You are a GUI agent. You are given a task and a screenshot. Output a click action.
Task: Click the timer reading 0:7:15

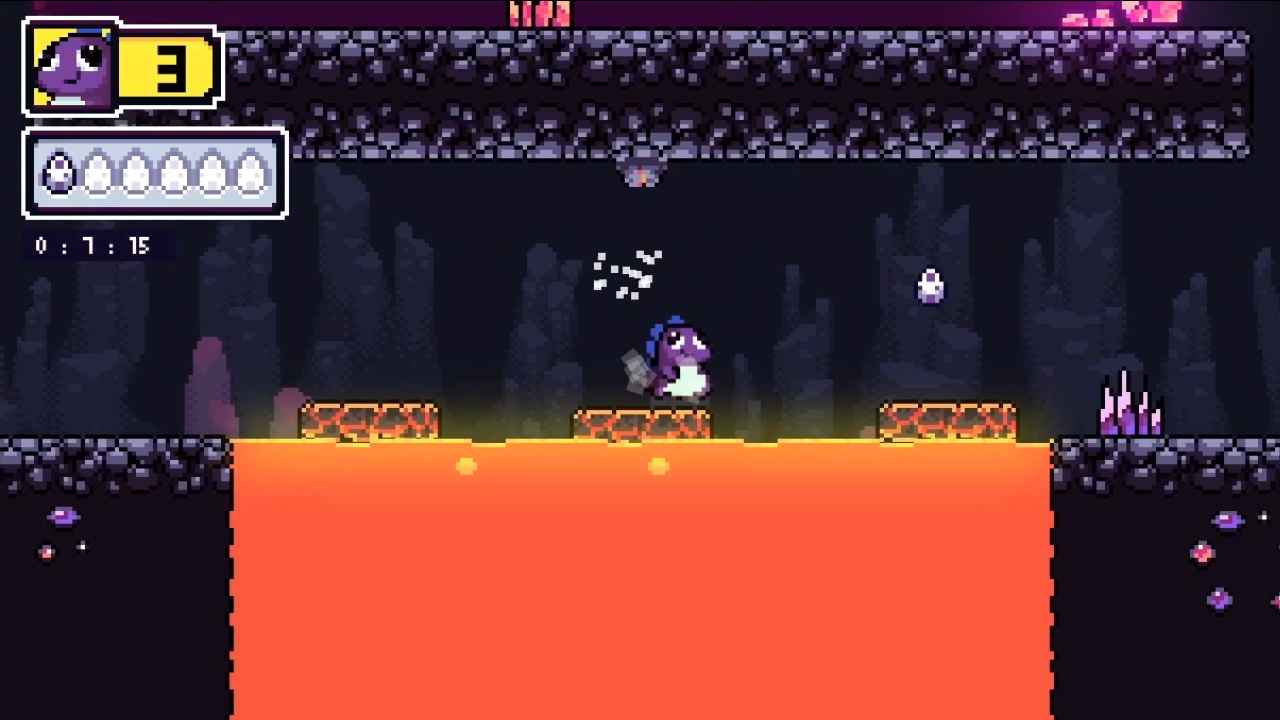coord(93,246)
